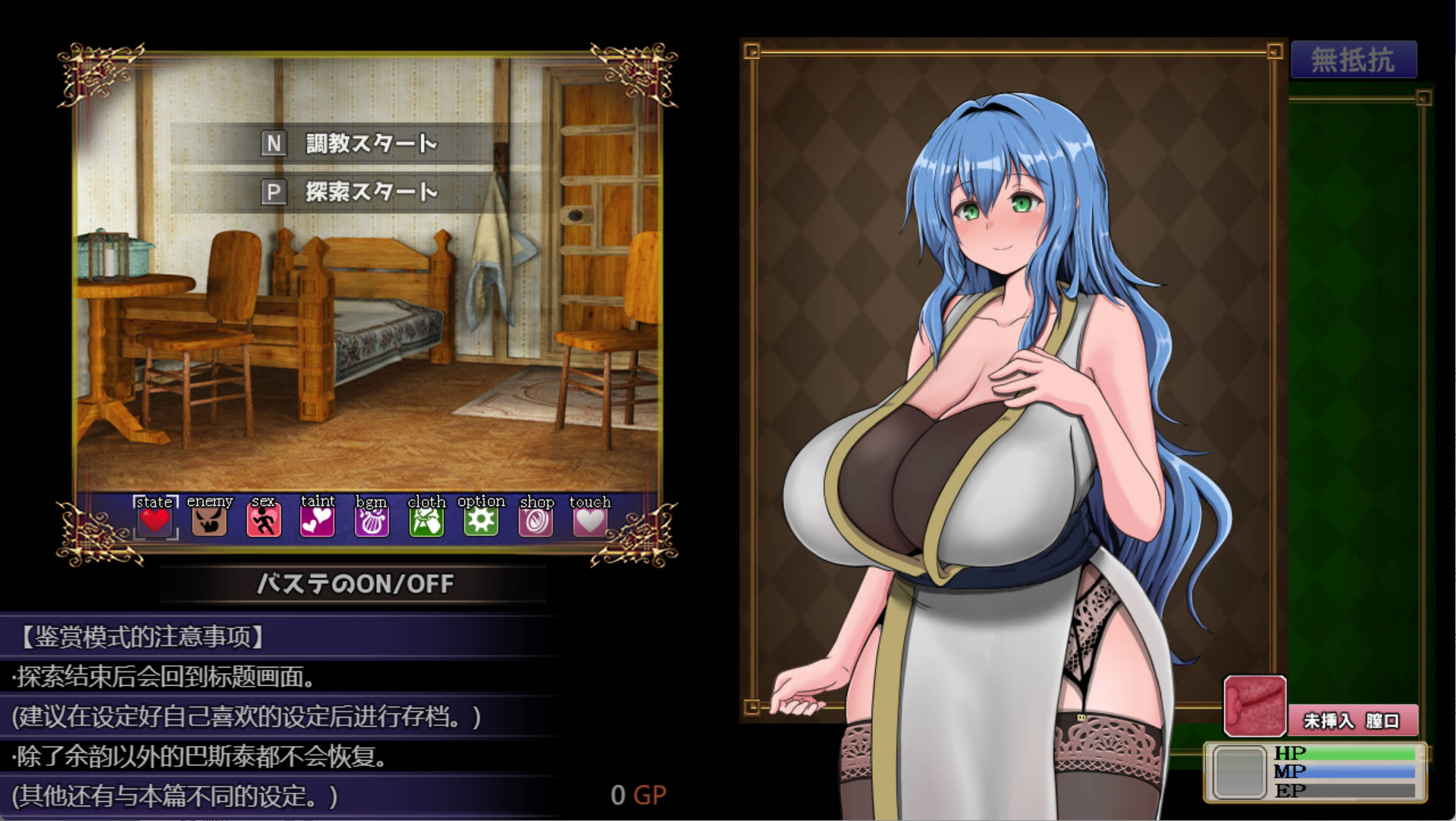Open the enemy icon
Screen dimensions: 1456x821
(x=209, y=520)
